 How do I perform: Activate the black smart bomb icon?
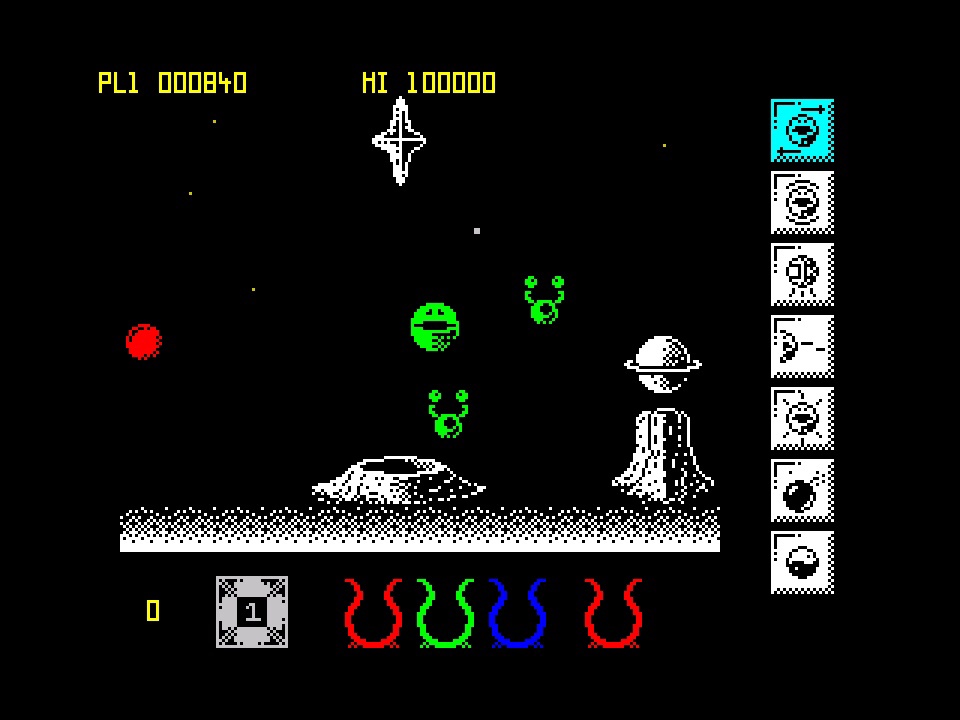click(802, 490)
